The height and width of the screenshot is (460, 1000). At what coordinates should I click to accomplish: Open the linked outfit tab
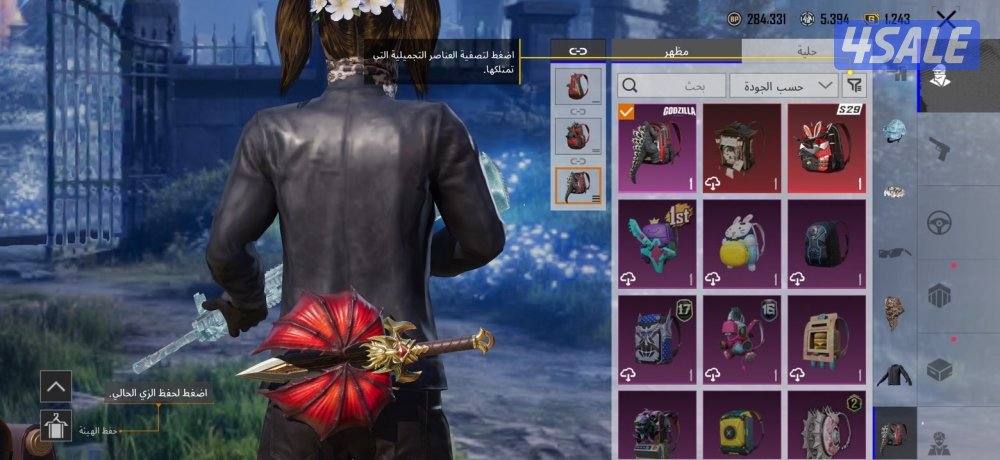[x=578, y=49]
